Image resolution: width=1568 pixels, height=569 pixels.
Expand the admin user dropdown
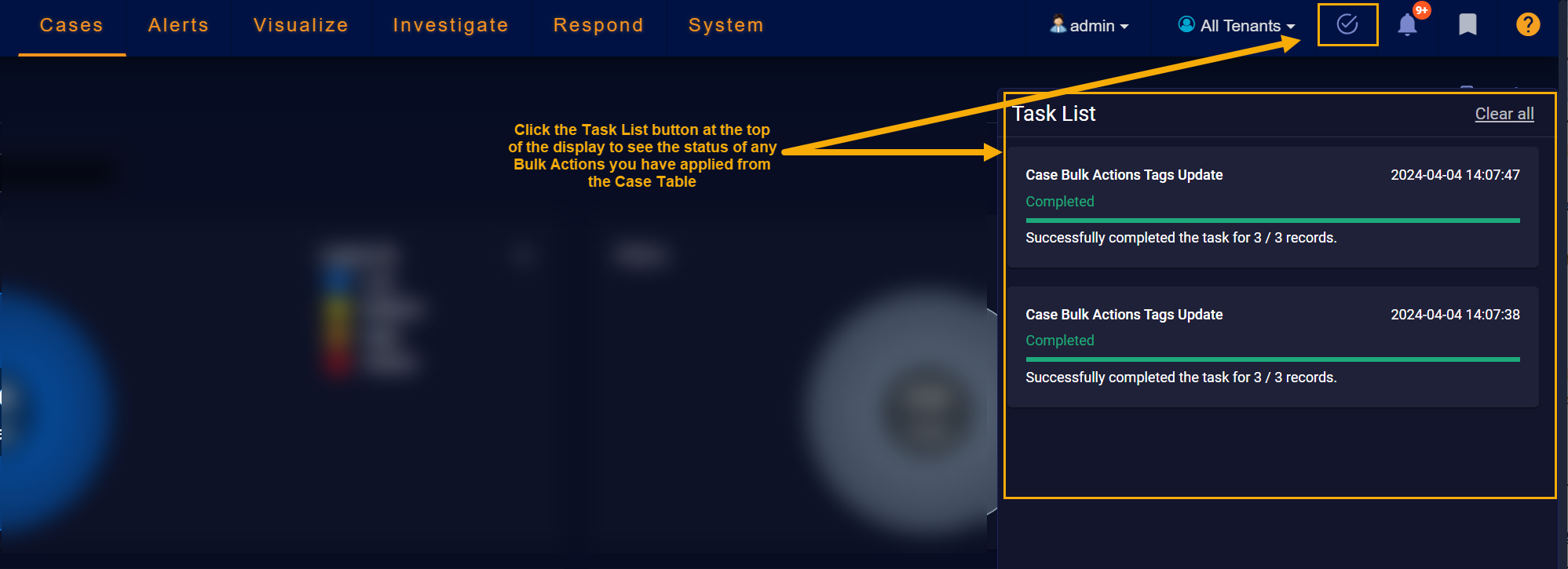pyautogui.click(x=1091, y=26)
